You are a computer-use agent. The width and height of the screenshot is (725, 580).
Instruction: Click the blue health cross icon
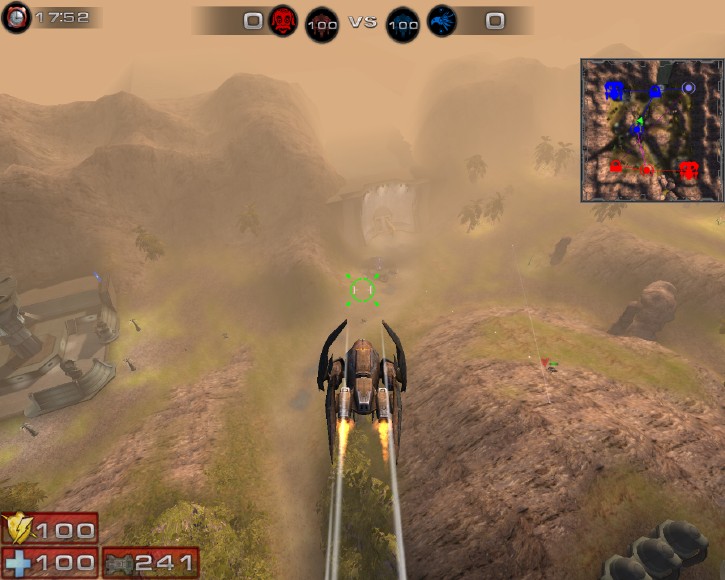(x=17, y=562)
